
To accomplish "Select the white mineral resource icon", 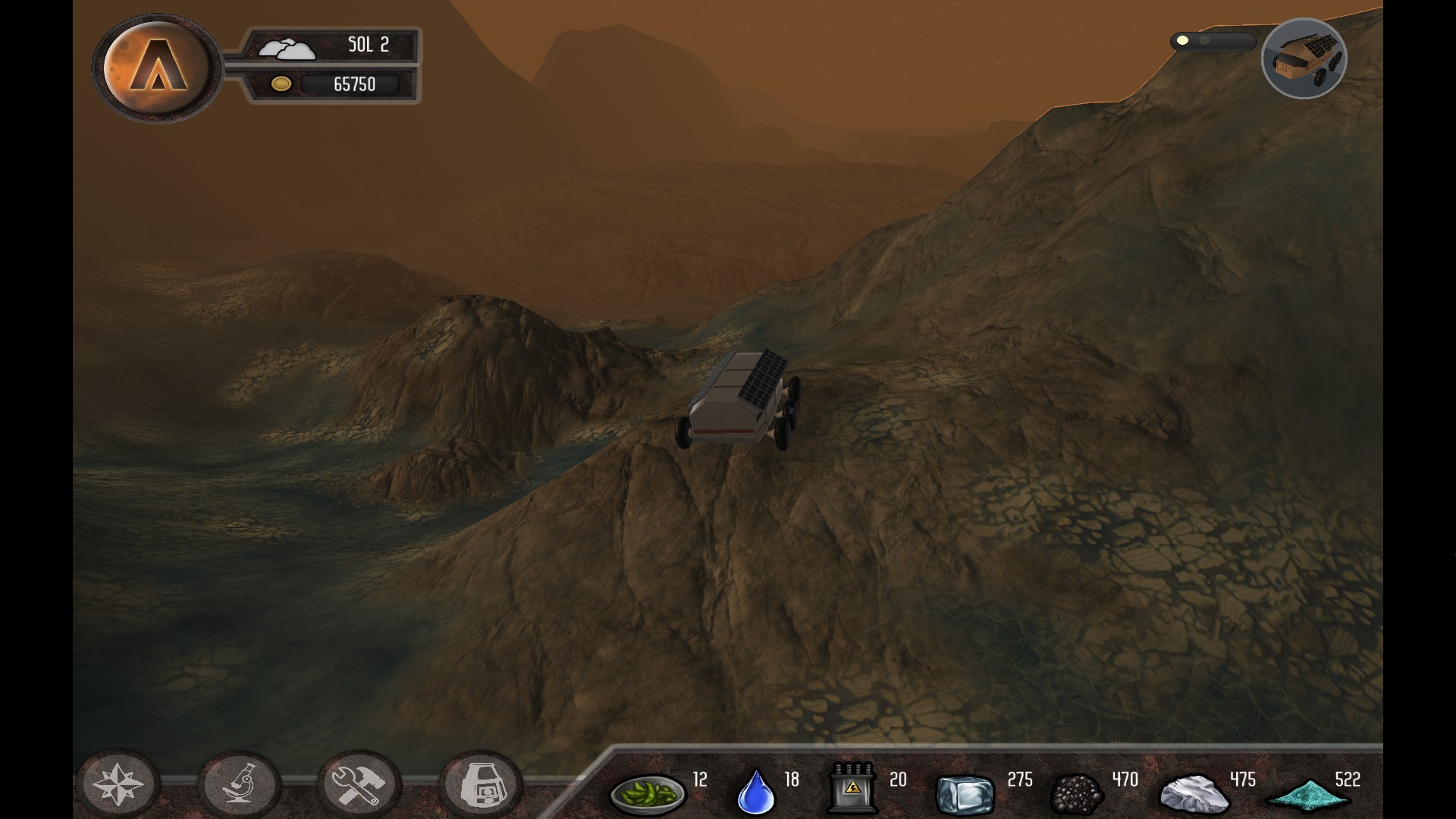I will tap(1194, 793).
